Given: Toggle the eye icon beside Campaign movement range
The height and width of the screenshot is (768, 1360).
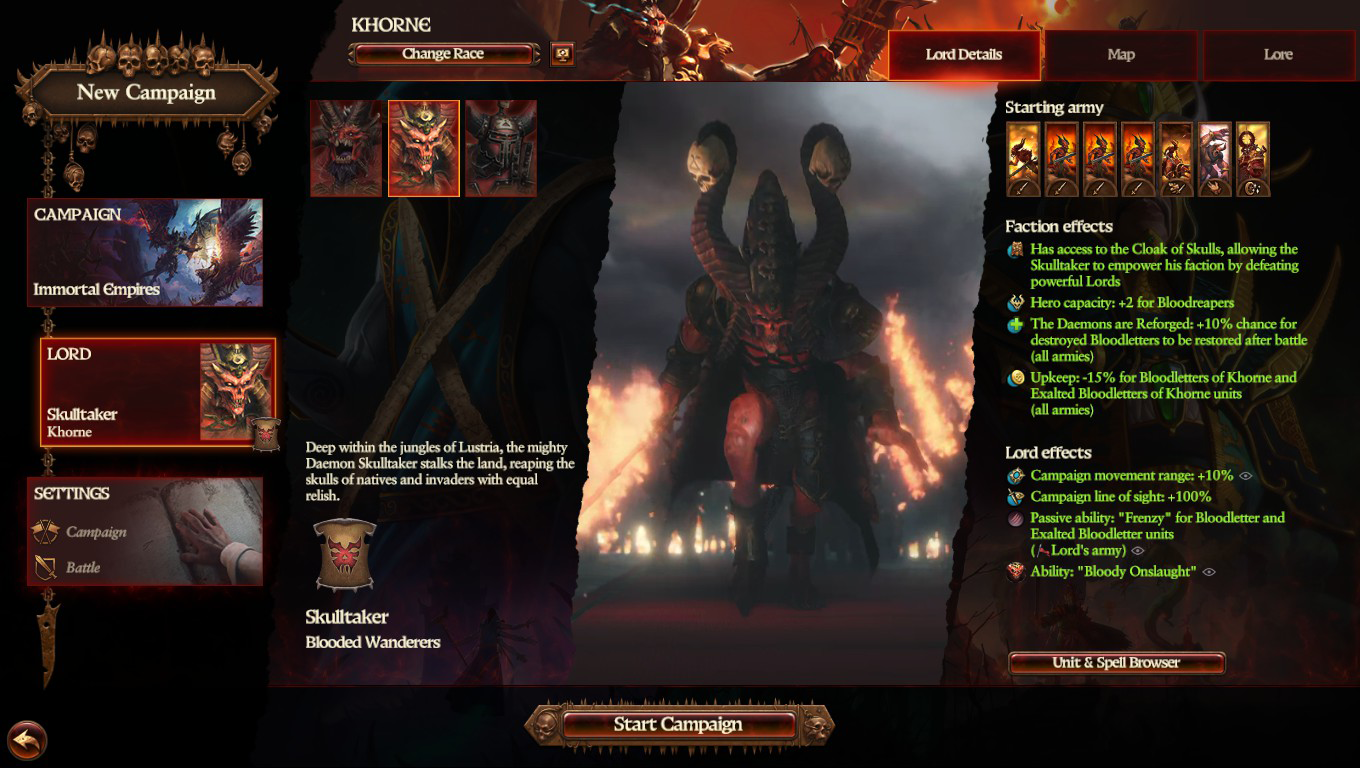Looking at the screenshot, I should [x=1246, y=476].
